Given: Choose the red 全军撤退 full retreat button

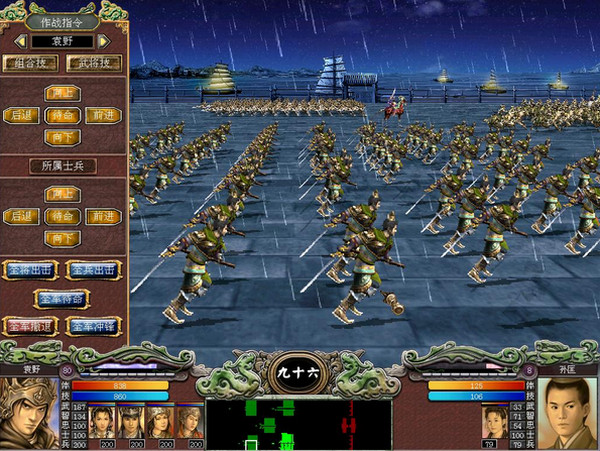Looking at the screenshot, I should [x=30, y=326].
